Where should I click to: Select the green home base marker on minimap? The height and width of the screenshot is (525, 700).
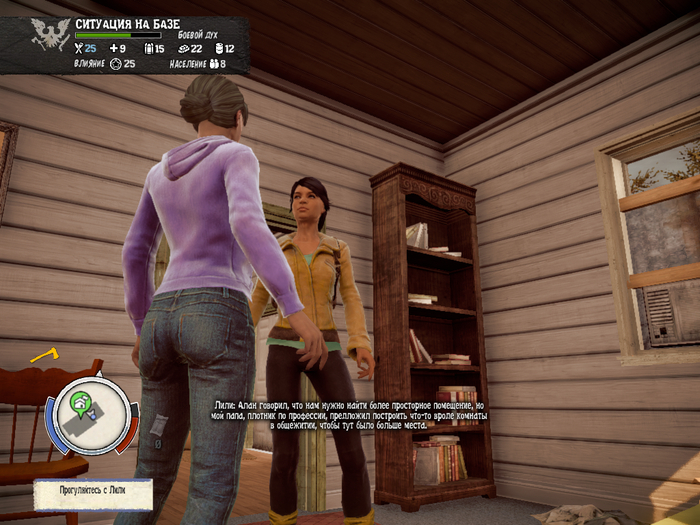pos(80,403)
